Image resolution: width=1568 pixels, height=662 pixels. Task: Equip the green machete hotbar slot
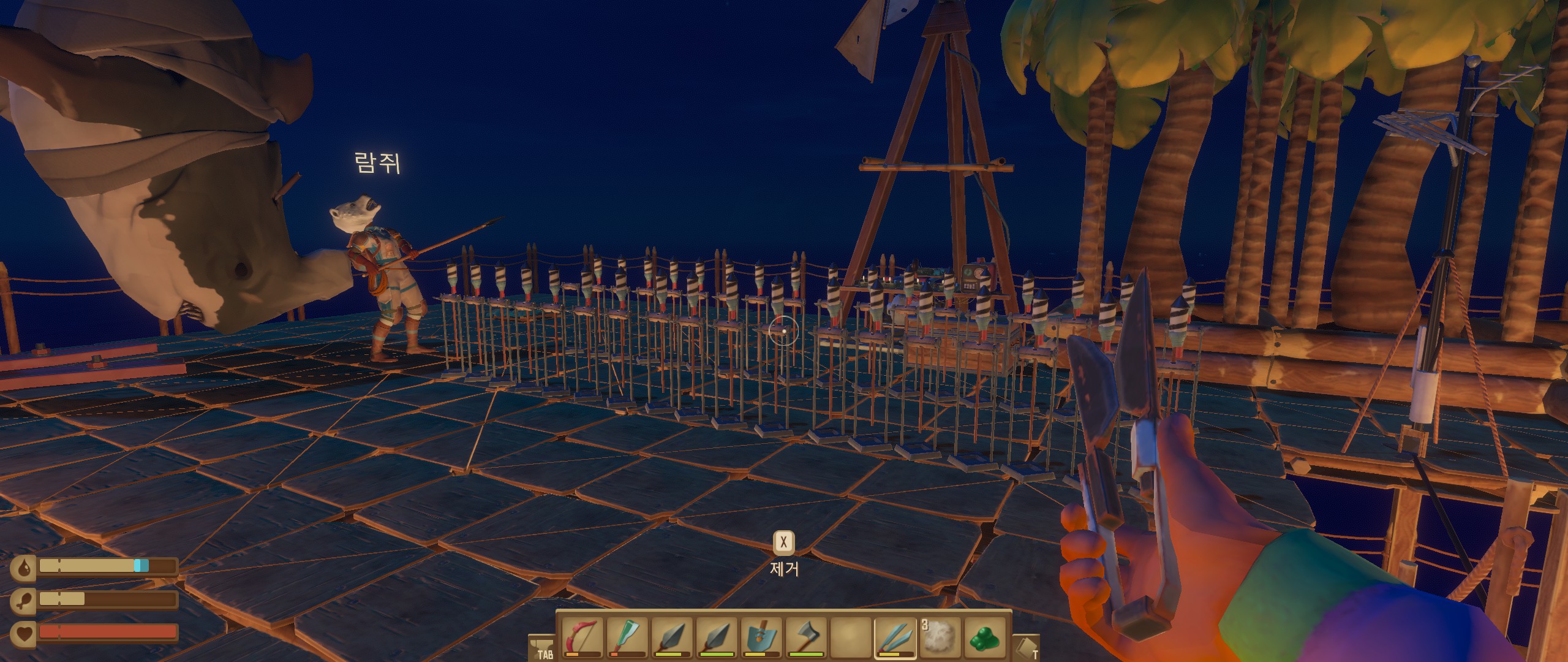(x=626, y=637)
